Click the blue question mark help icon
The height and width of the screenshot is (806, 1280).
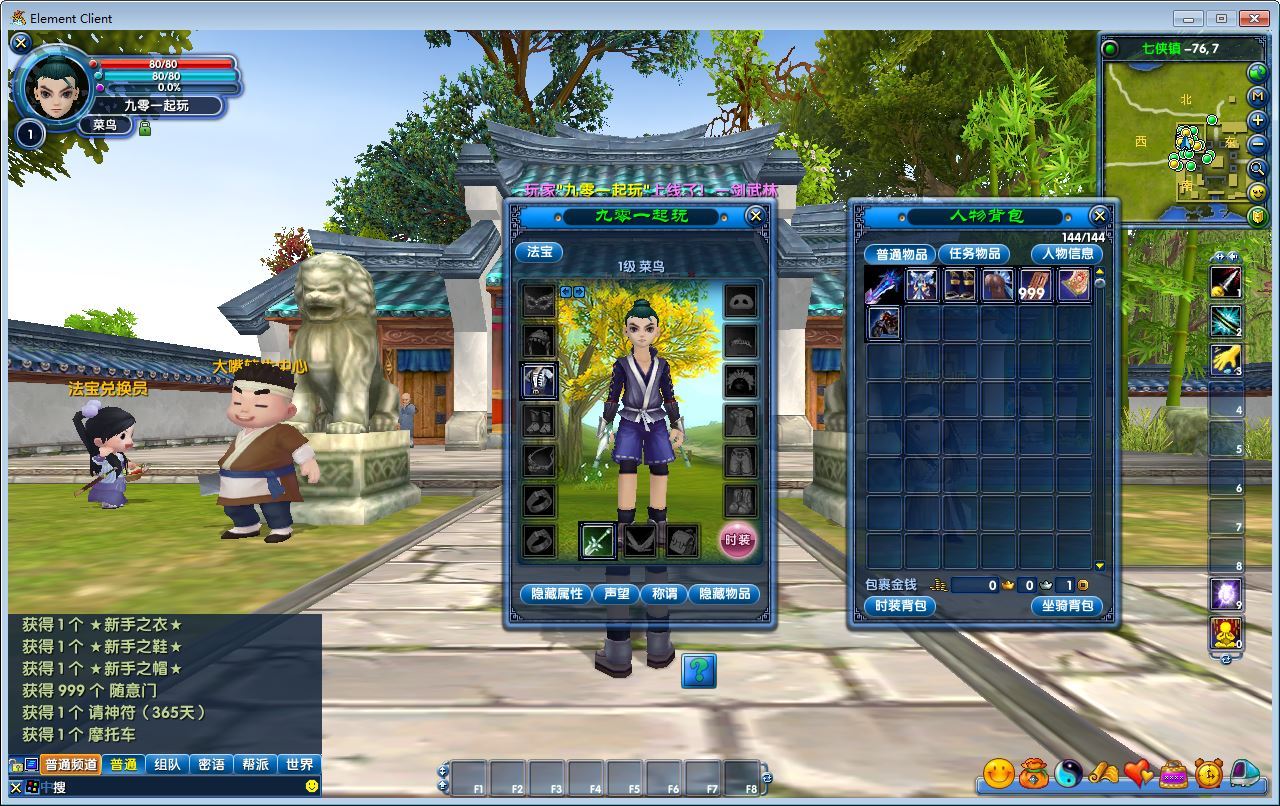699,670
